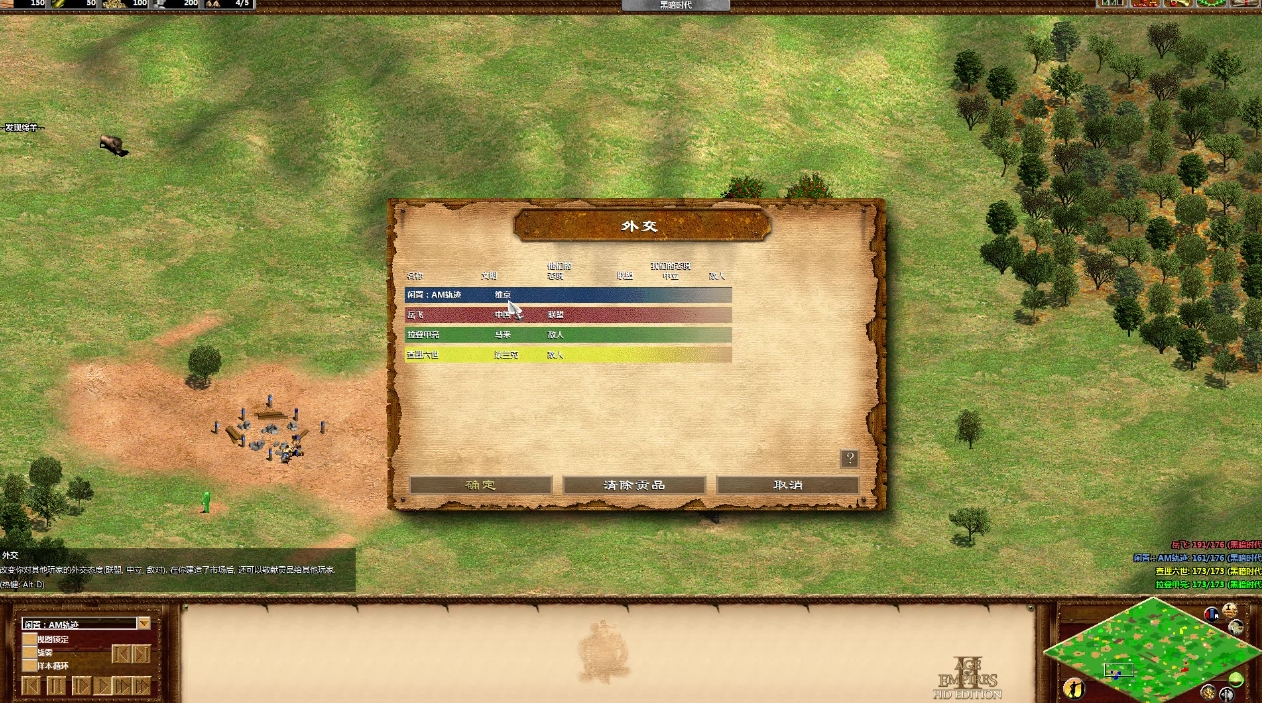The width and height of the screenshot is (1262, 703).
Task: Pause the replay playback
Action: click(56, 686)
